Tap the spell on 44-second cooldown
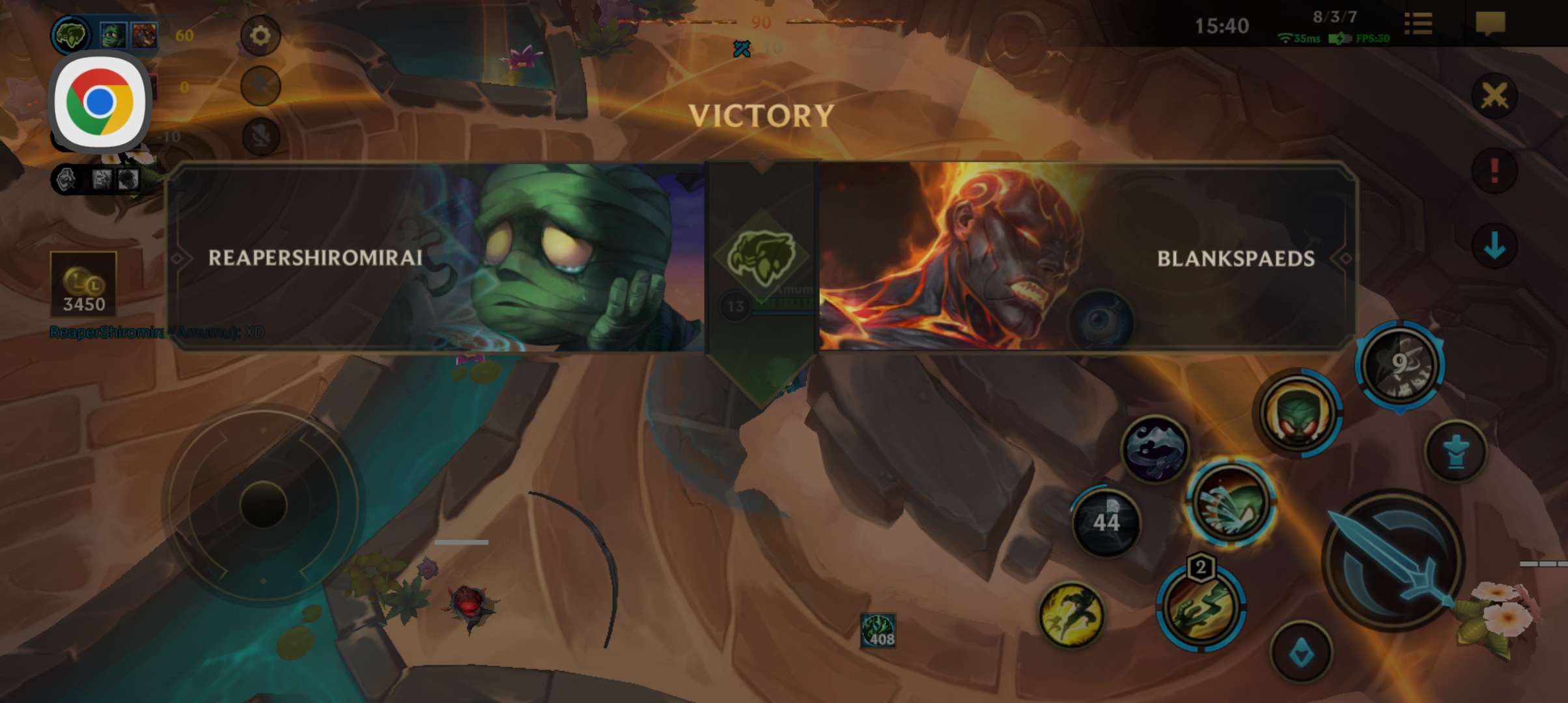Viewport: 1568px width, 703px height. (1106, 522)
